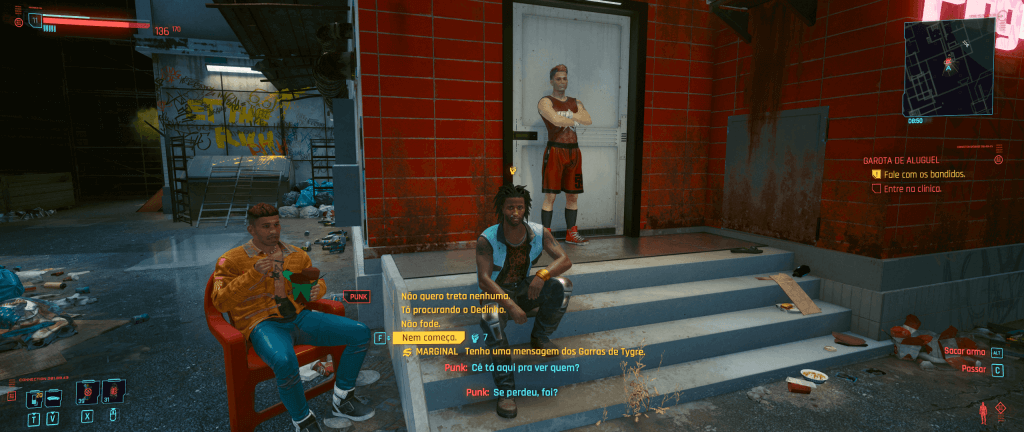
Task: Click the "Fale com os bandidos" objective
Action: (924, 174)
